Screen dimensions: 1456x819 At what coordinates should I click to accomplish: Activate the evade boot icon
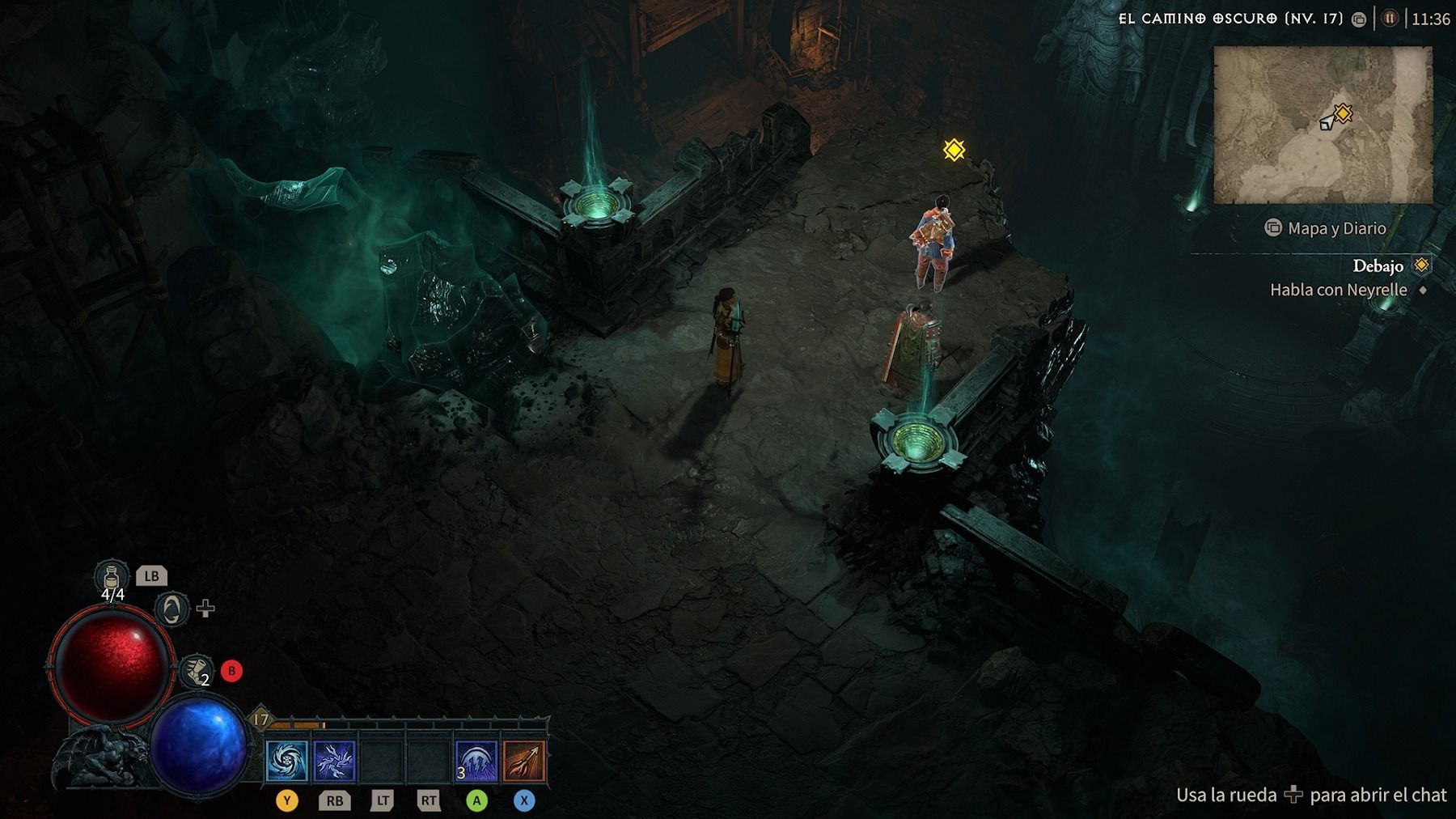pyautogui.click(x=196, y=671)
